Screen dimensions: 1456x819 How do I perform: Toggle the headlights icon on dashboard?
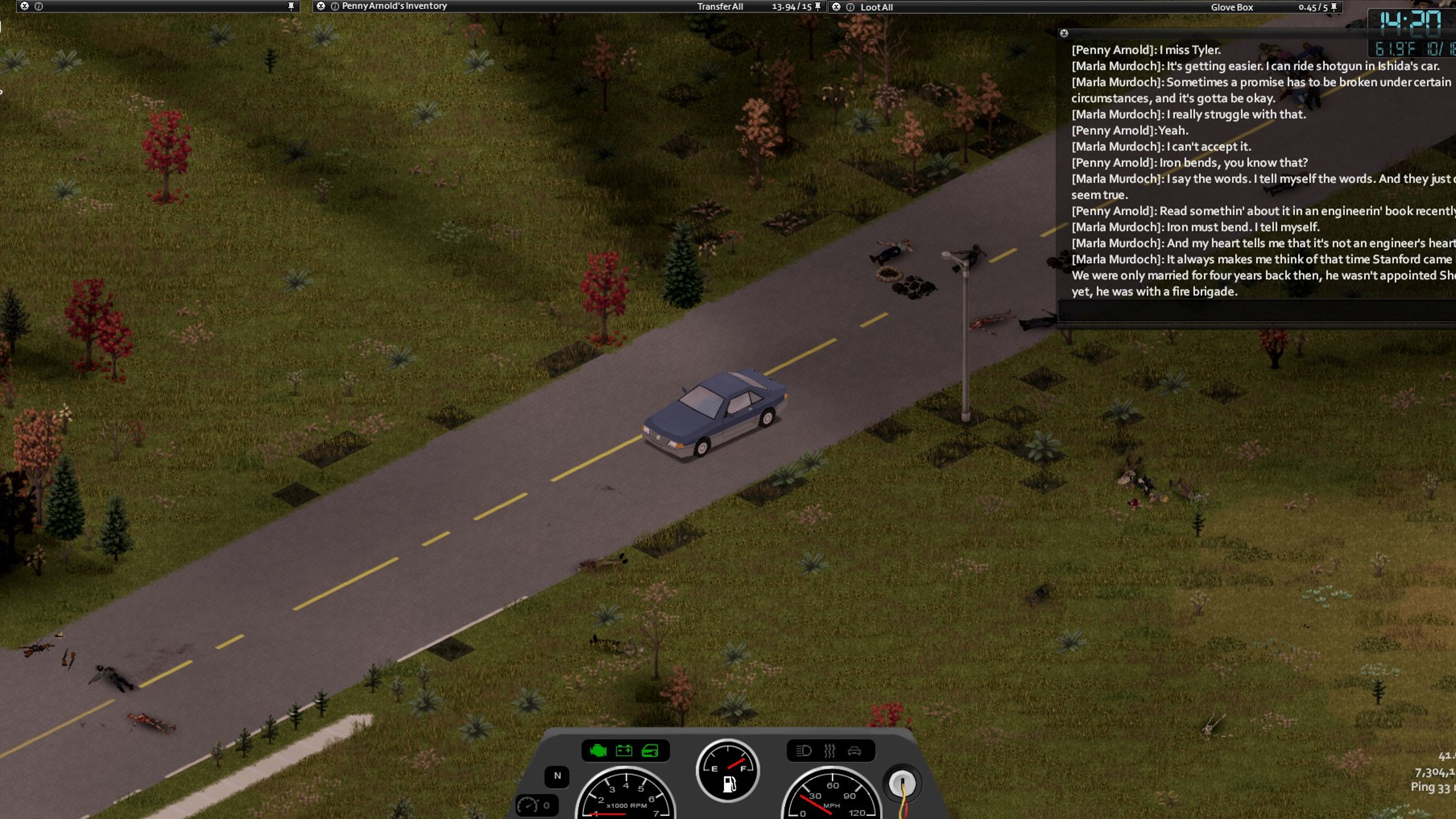click(x=803, y=751)
